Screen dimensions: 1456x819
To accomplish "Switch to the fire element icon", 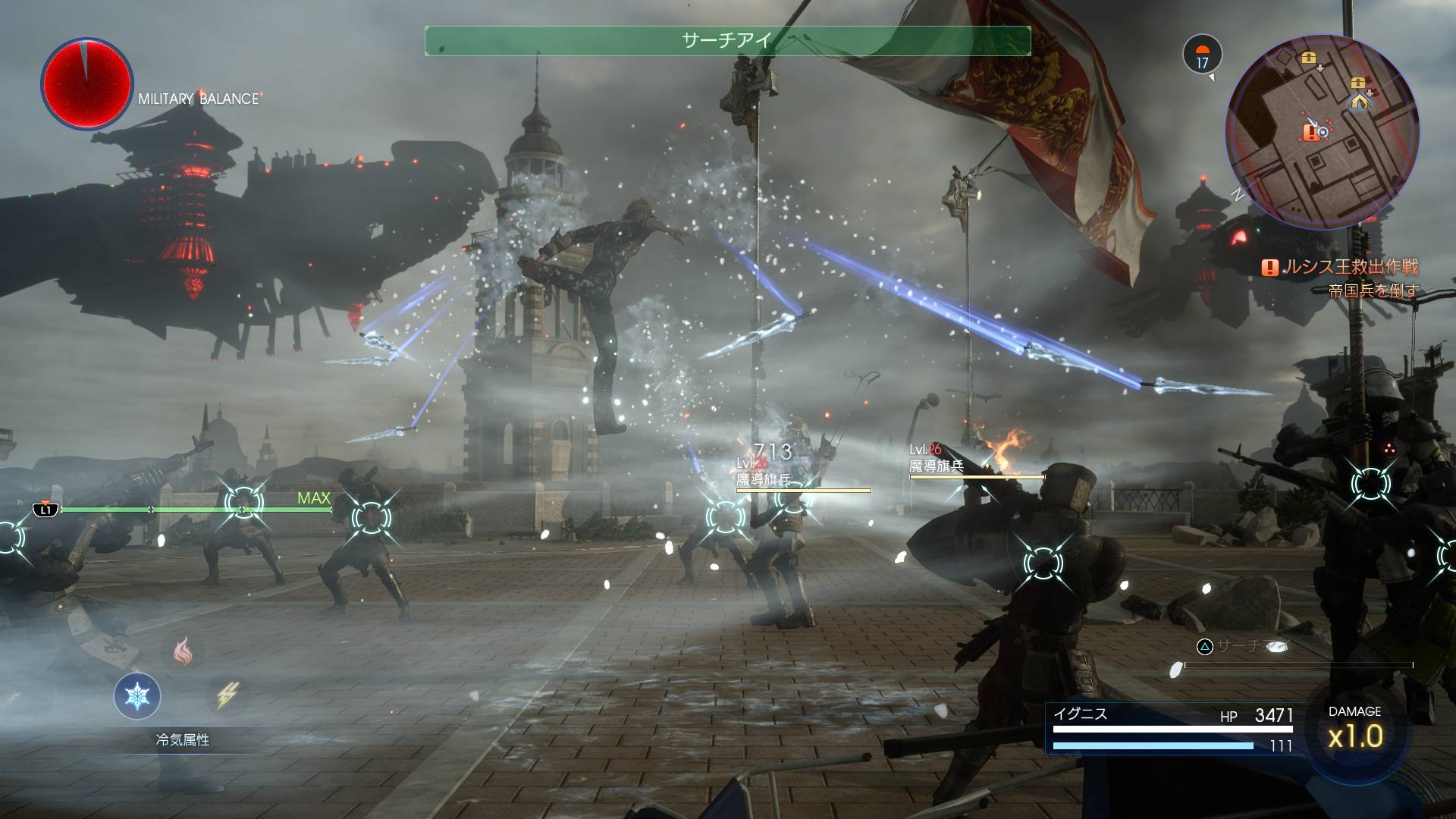I will click(183, 650).
